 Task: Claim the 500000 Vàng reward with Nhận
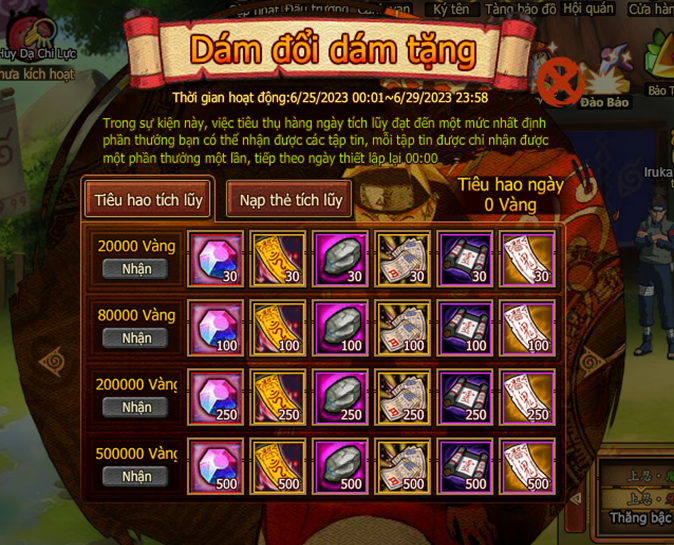pos(137,476)
